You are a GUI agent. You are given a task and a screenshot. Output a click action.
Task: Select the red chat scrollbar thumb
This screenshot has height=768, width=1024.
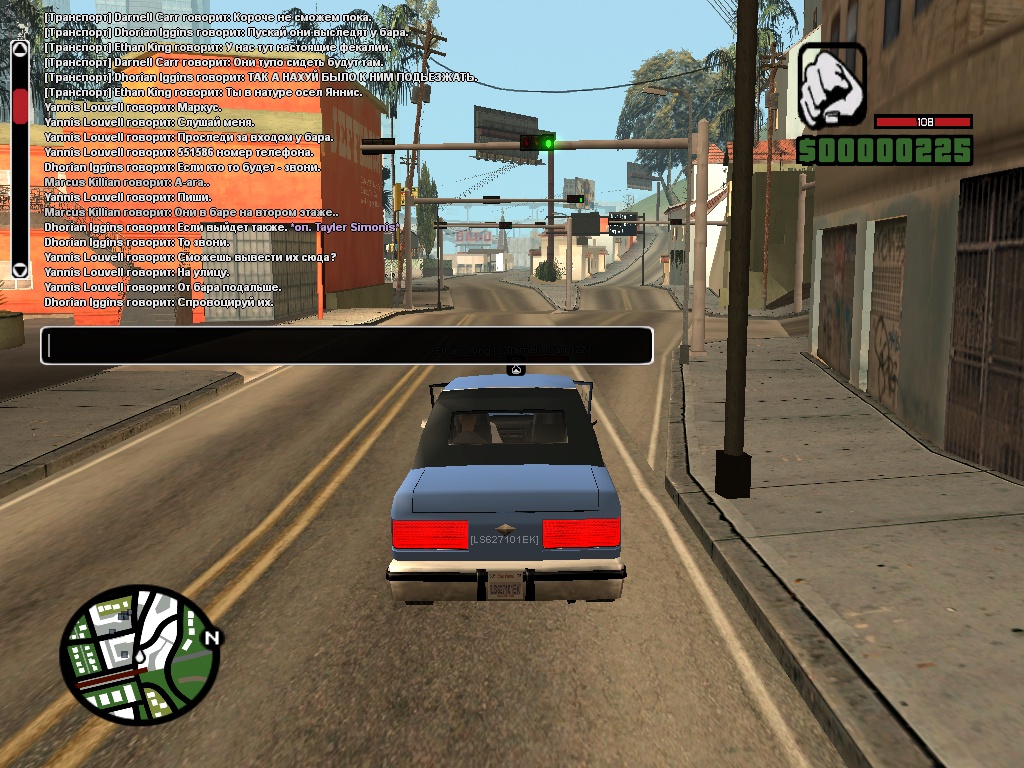point(20,105)
